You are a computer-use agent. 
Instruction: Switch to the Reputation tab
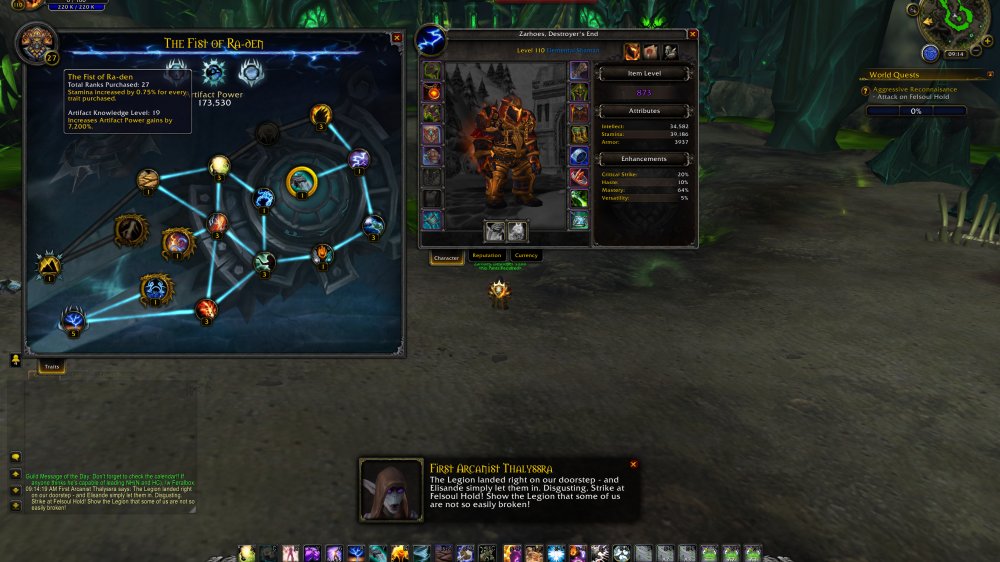tap(486, 256)
